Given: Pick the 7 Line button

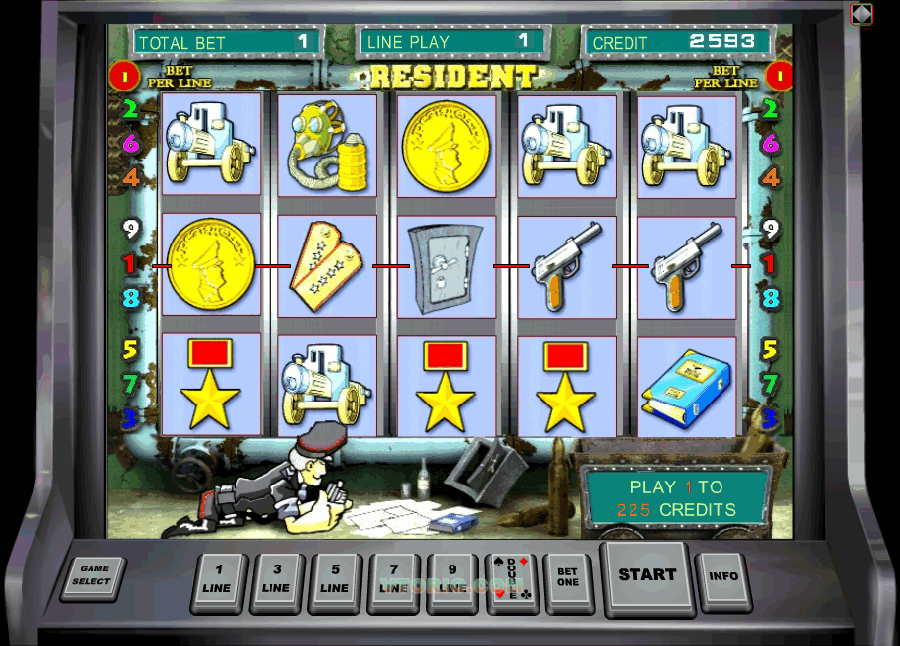Looking at the screenshot, I should pos(394,580).
